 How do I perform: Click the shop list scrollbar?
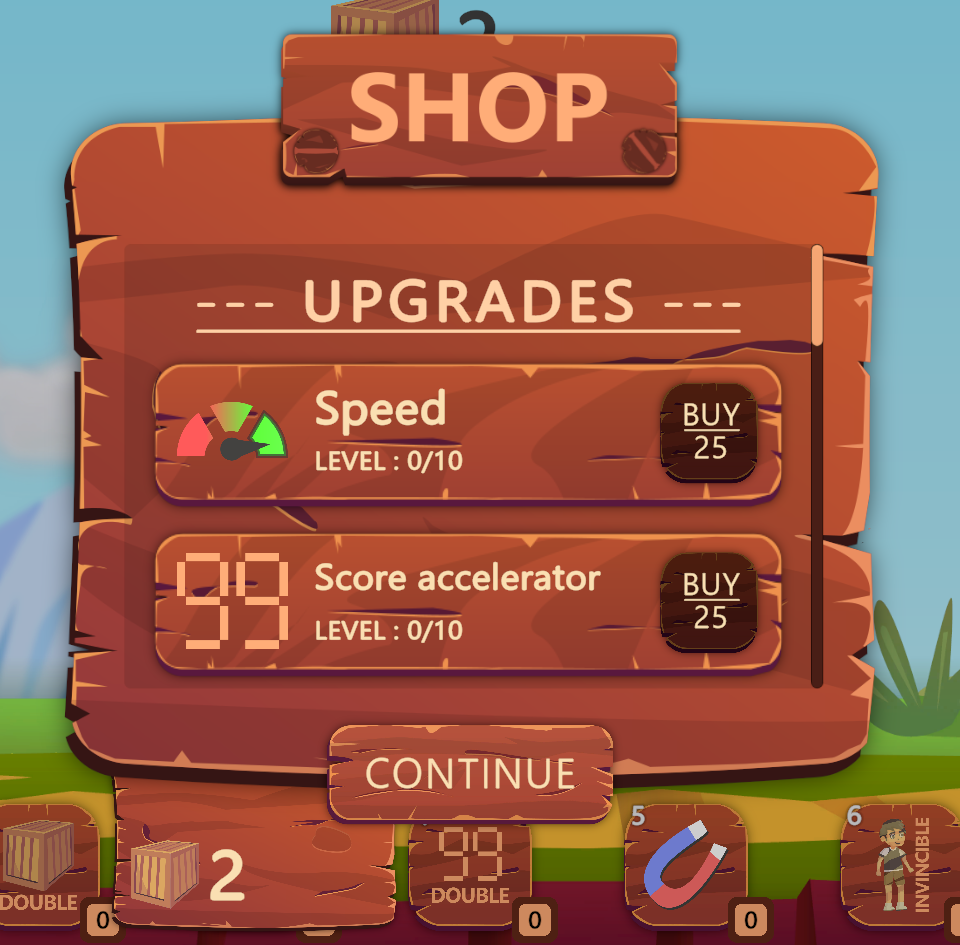coord(817,296)
